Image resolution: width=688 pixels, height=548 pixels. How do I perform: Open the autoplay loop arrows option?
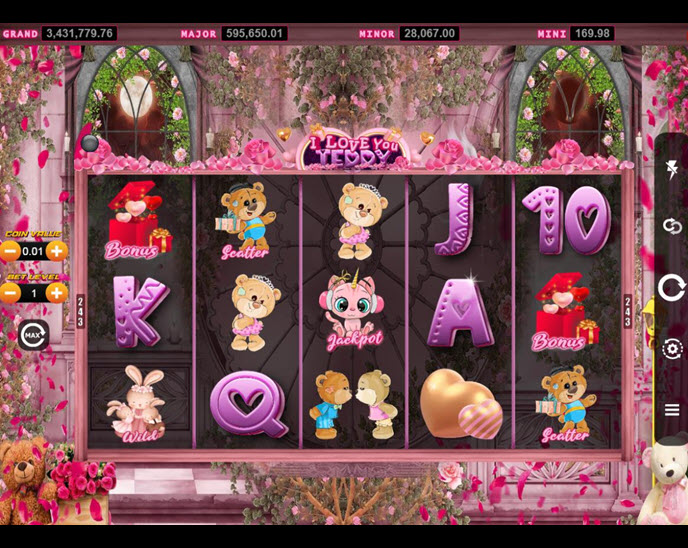coord(672,227)
